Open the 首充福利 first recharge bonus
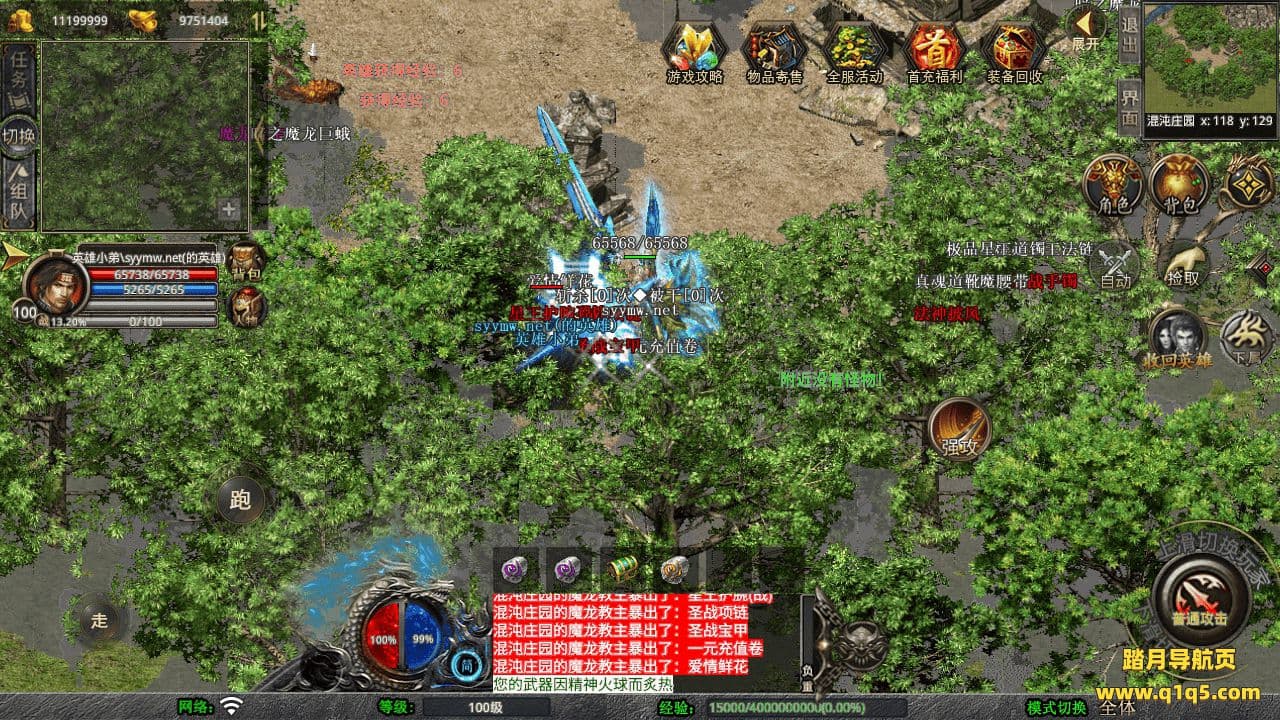Image resolution: width=1280 pixels, height=720 pixels. 935,50
